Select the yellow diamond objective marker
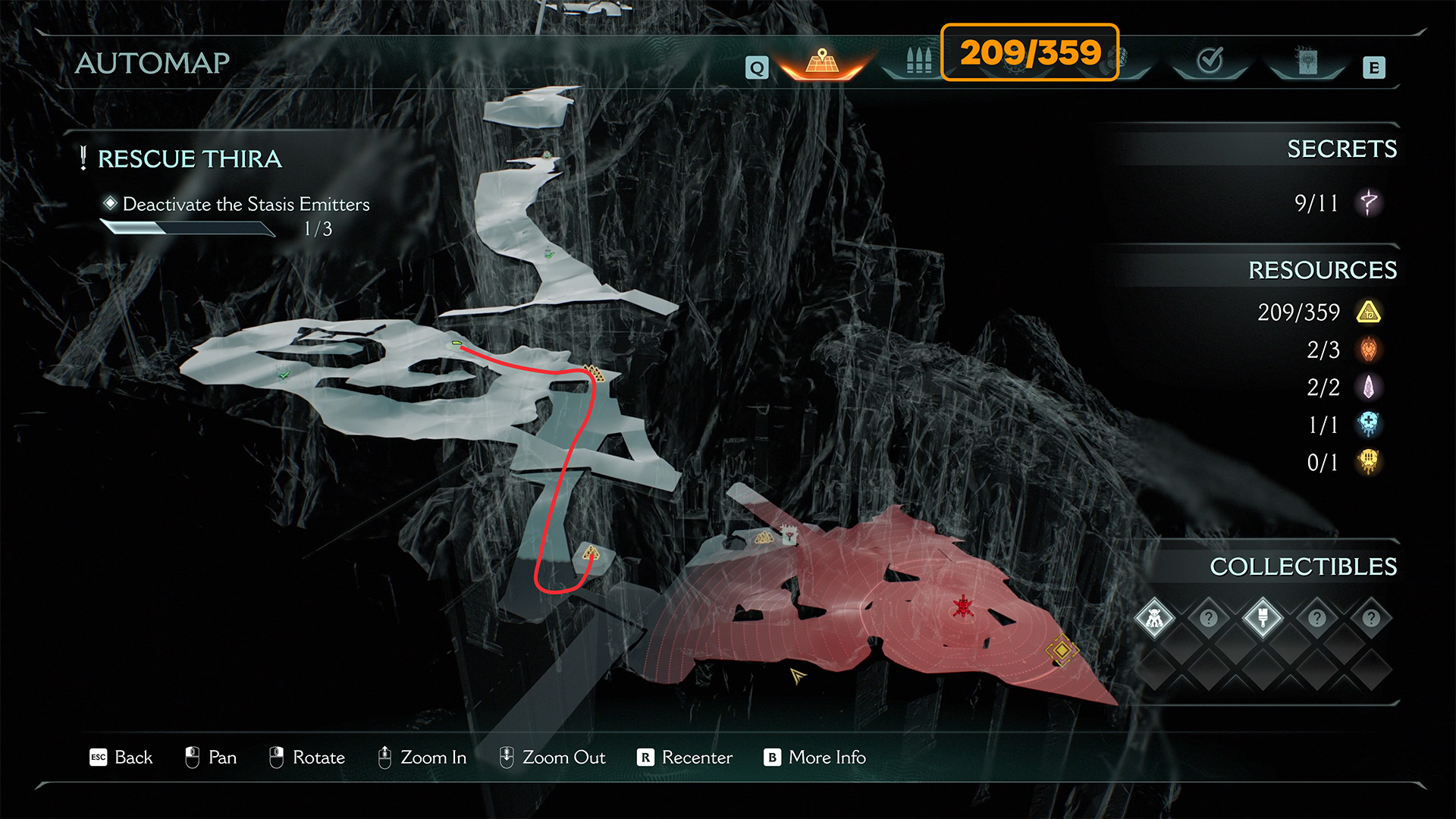 click(x=1062, y=650)
